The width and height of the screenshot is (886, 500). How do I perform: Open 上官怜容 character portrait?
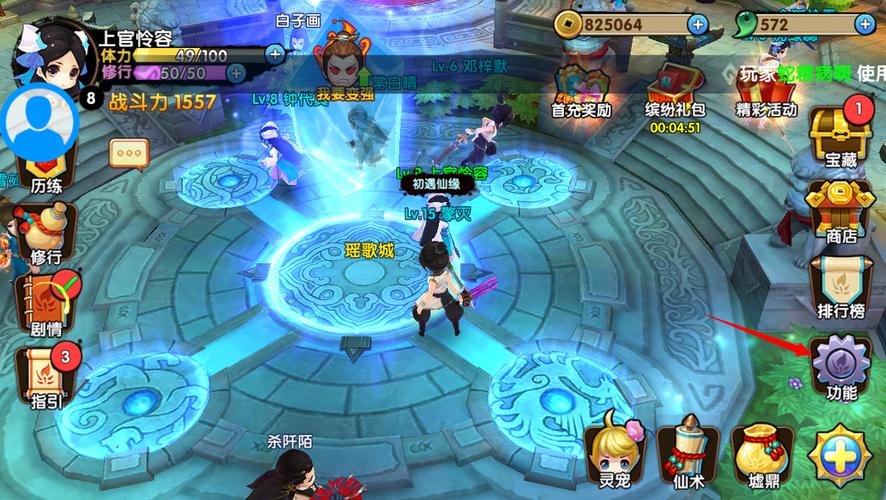click(50, 55)
